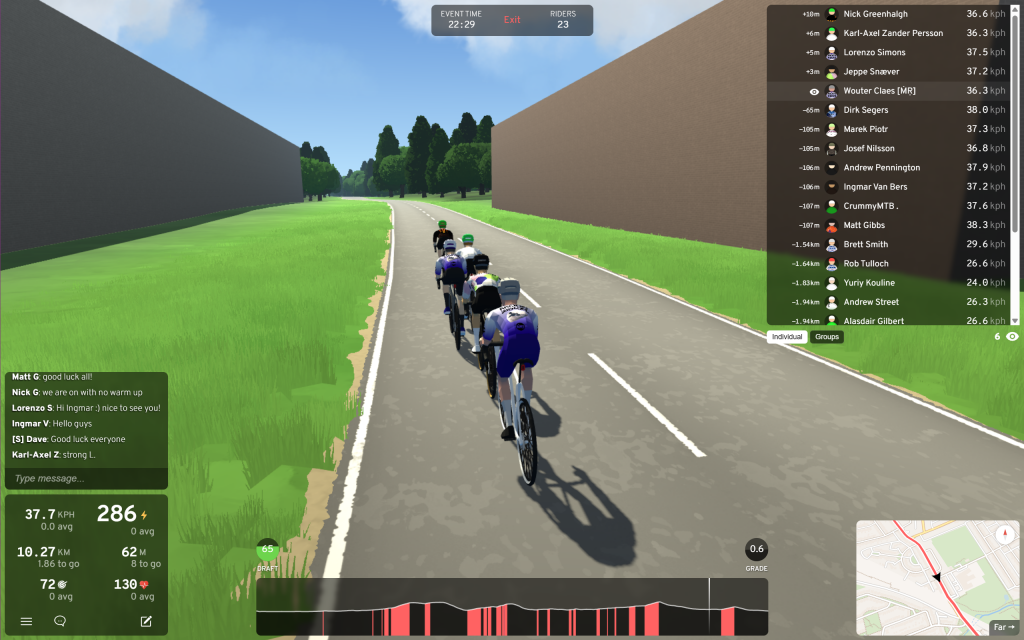Click the red Exit button
Image resolution: width=1024 pixels, height=640 pixels.
tap(512, 20)
